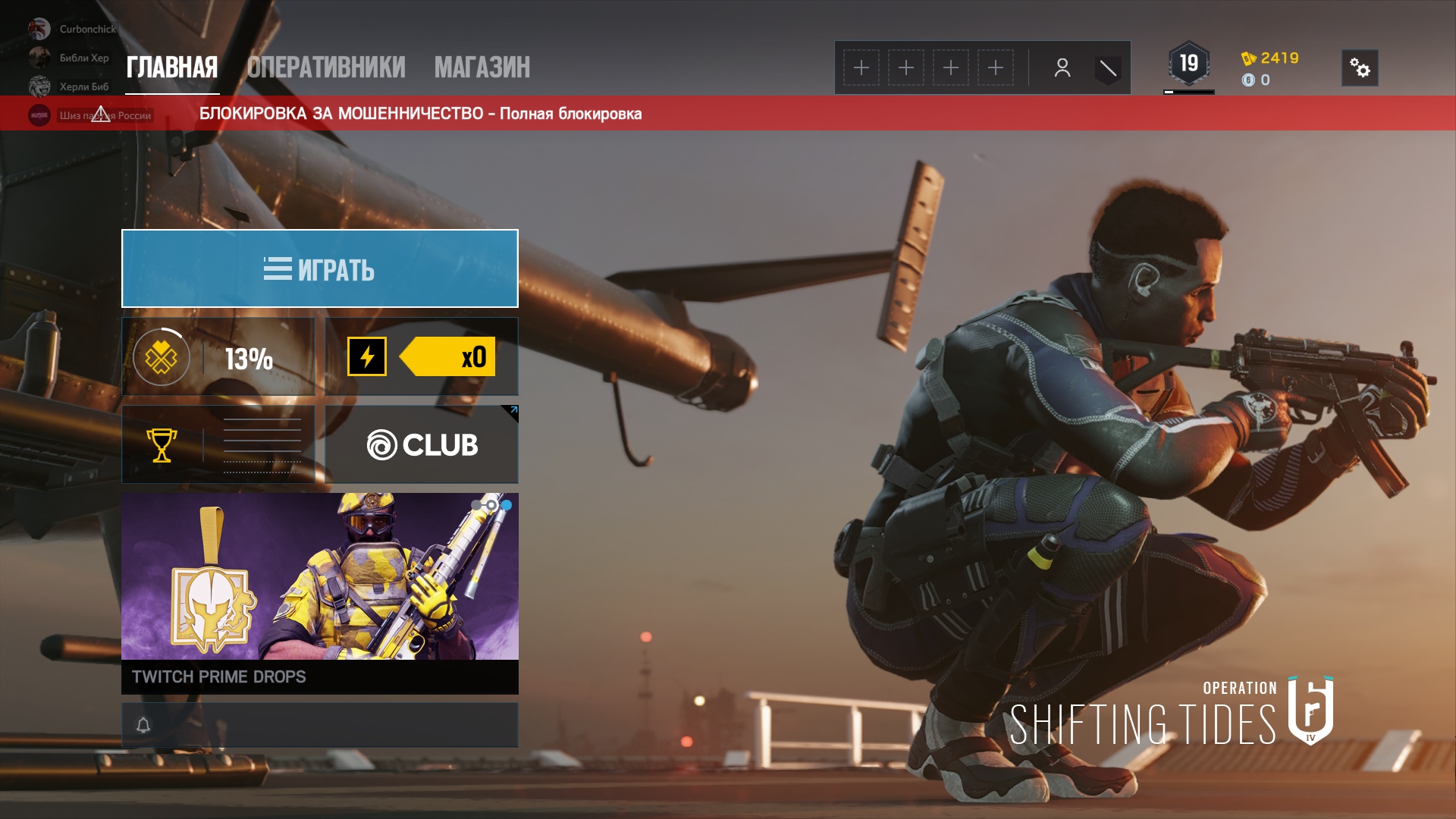Open the gear settings menu
The width and height of the screenshot is (1456, 819).
tap(1360, 68)
